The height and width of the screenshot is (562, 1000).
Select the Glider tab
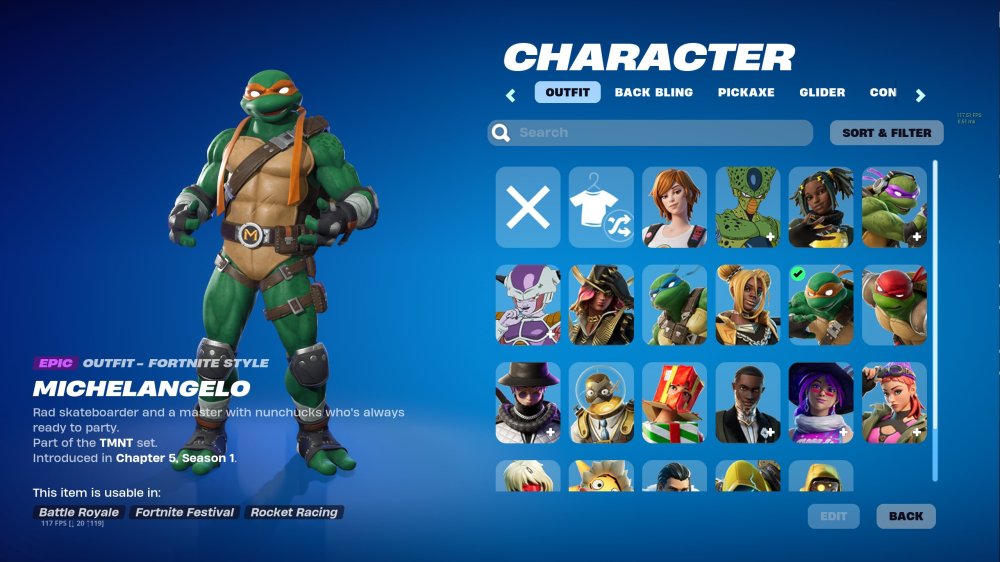point(822,93)
